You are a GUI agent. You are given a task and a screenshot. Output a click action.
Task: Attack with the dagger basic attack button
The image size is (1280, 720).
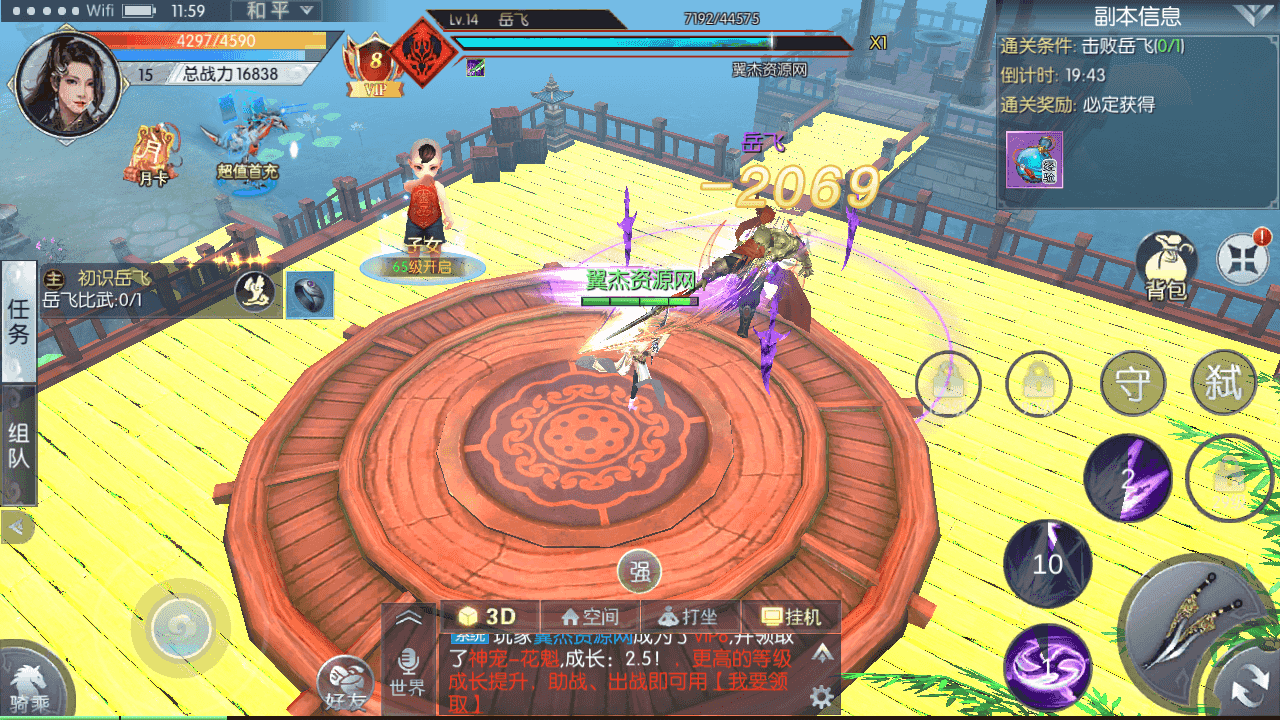click(1196, 623)
